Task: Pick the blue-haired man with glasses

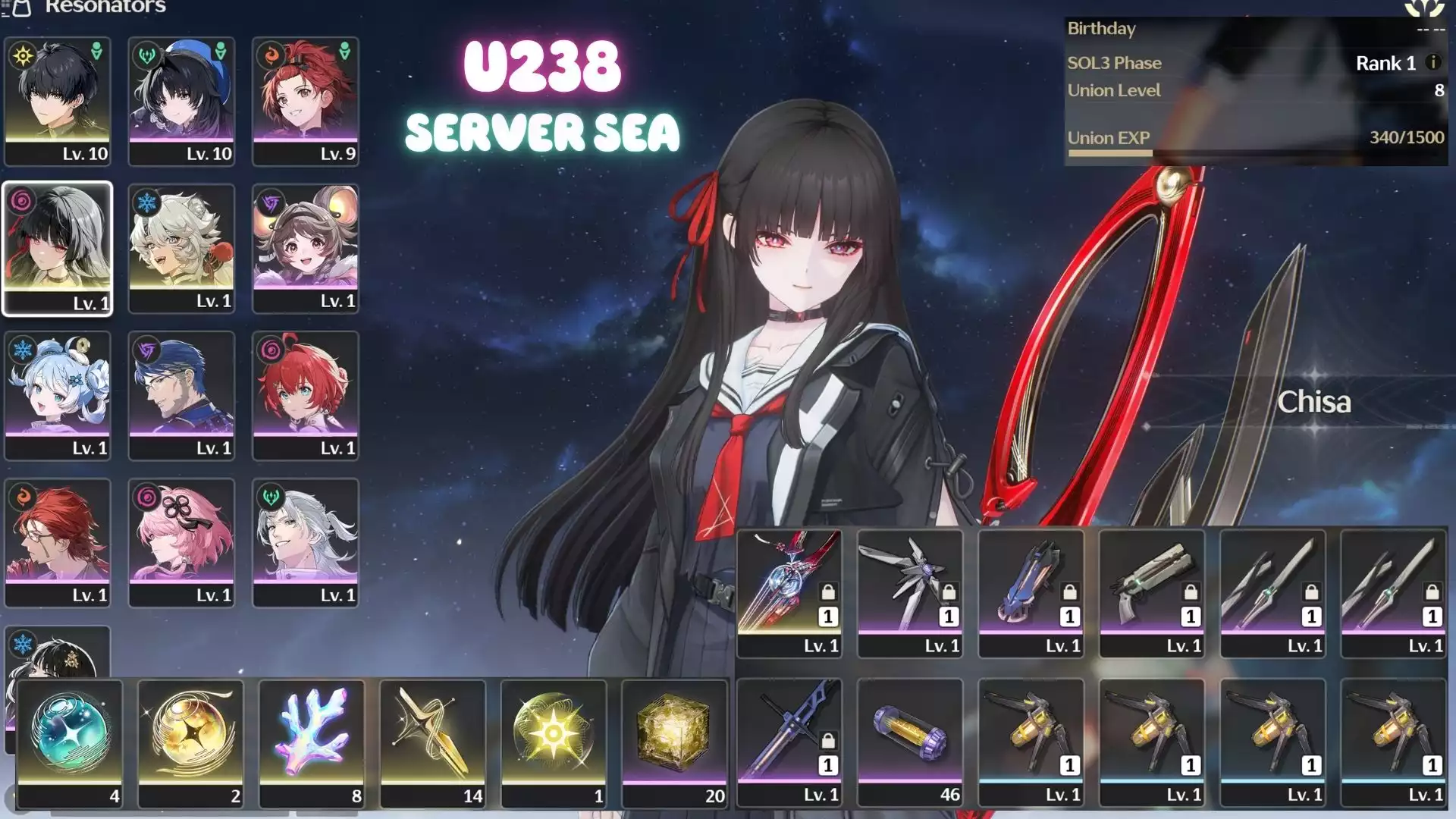Action: tap(181, 395)
